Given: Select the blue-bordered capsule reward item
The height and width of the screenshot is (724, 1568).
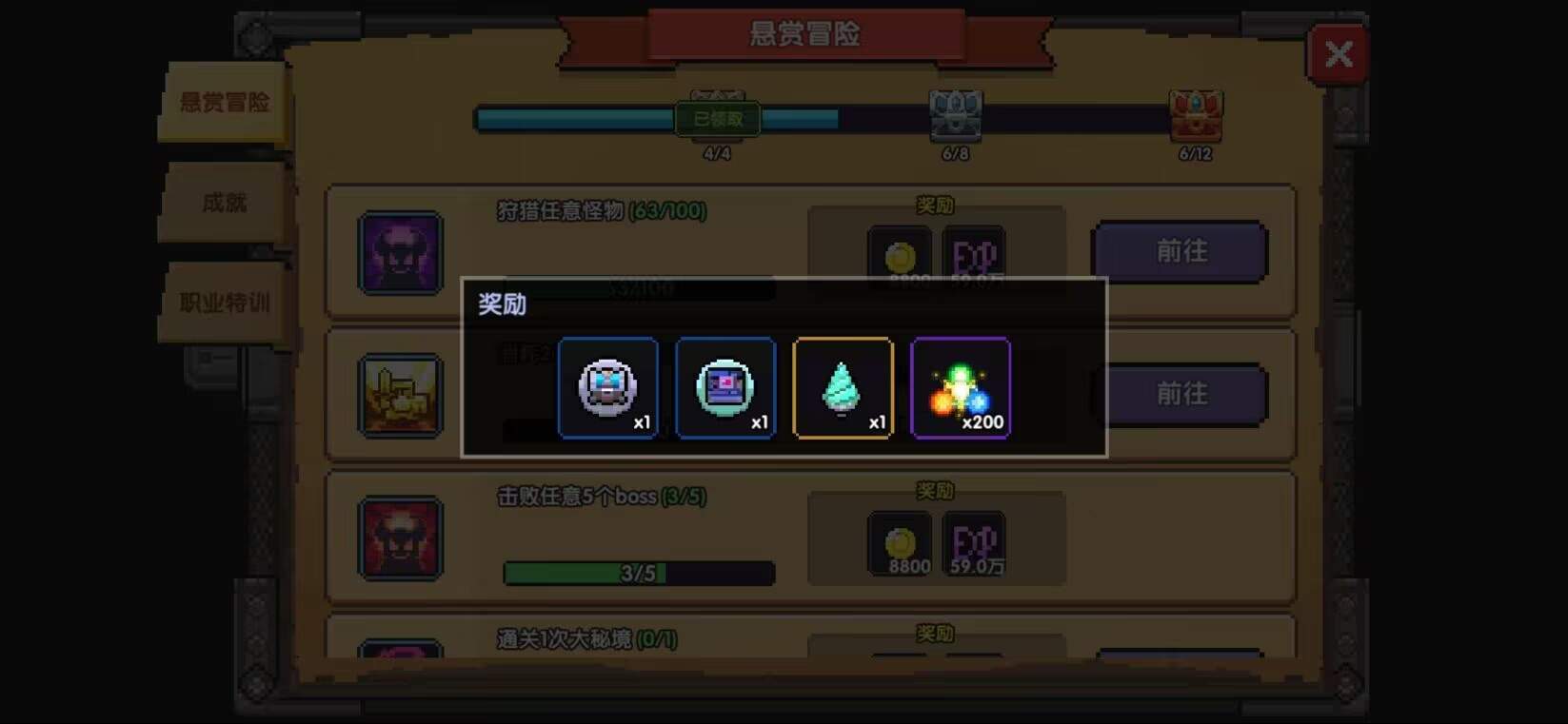Looking at the screenshot, I should tap(725, 388).
